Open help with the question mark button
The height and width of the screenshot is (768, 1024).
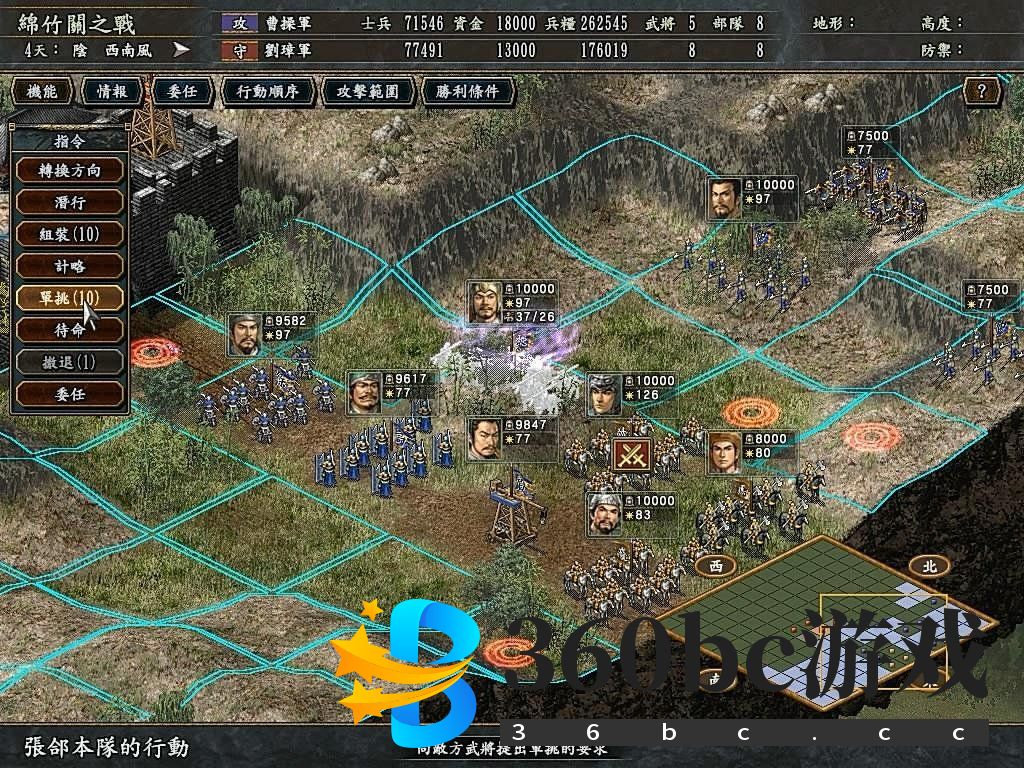pos(982,92)
